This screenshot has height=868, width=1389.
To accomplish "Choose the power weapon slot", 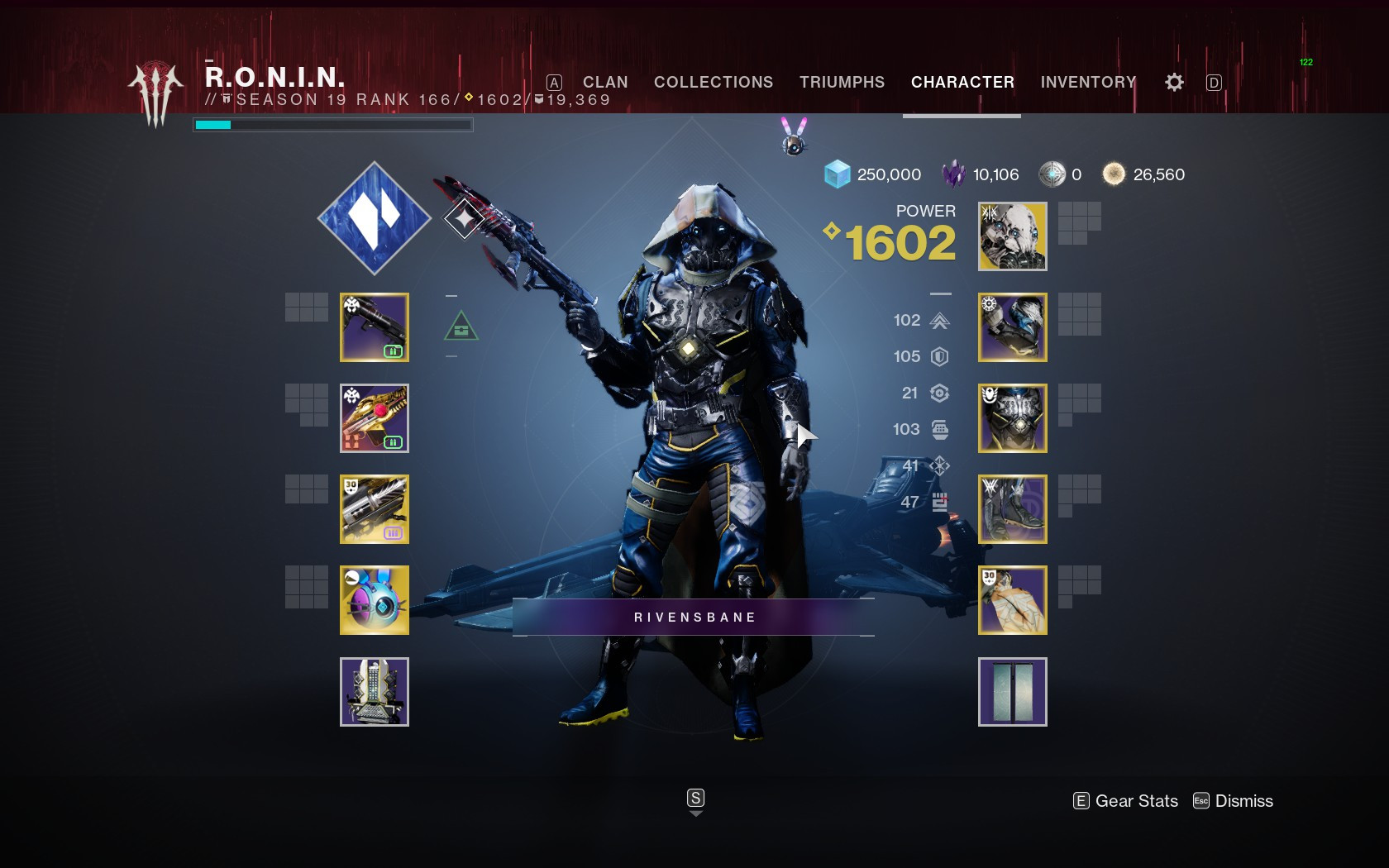I will point(375,509).
